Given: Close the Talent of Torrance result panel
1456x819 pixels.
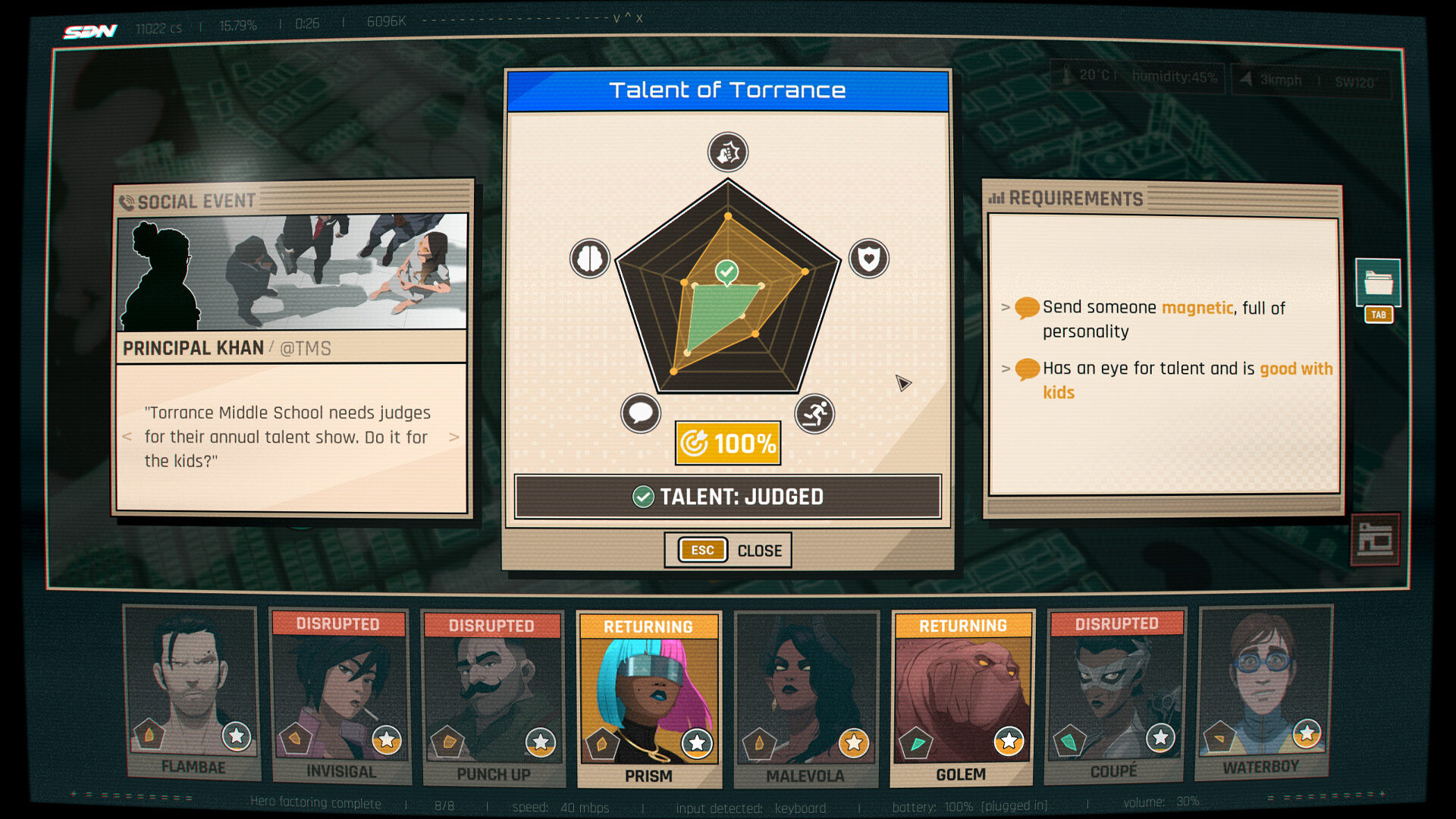Looking at the screenshot, I should tap(727, 550).
